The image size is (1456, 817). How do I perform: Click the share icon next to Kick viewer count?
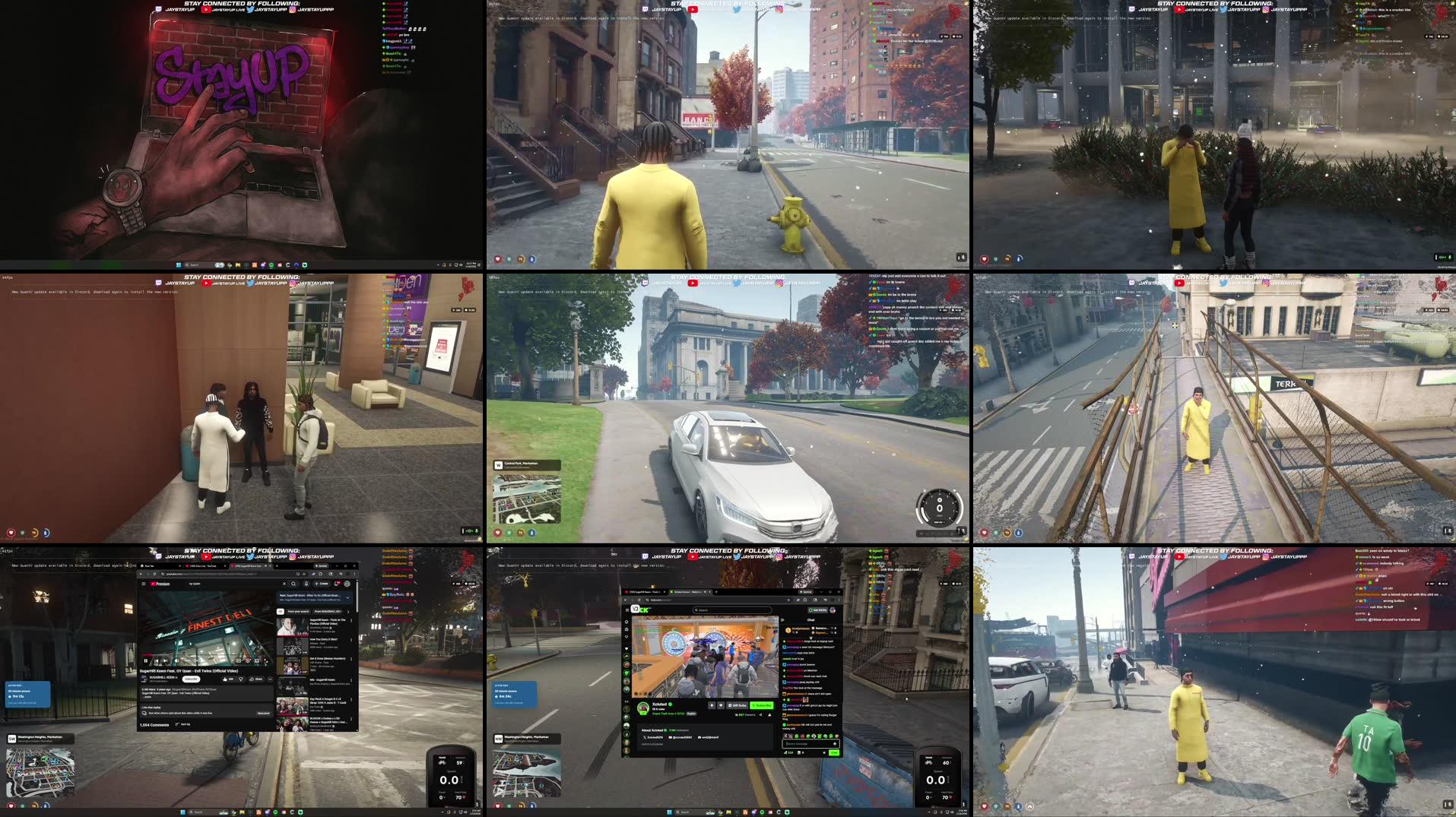tap(760, 715)
